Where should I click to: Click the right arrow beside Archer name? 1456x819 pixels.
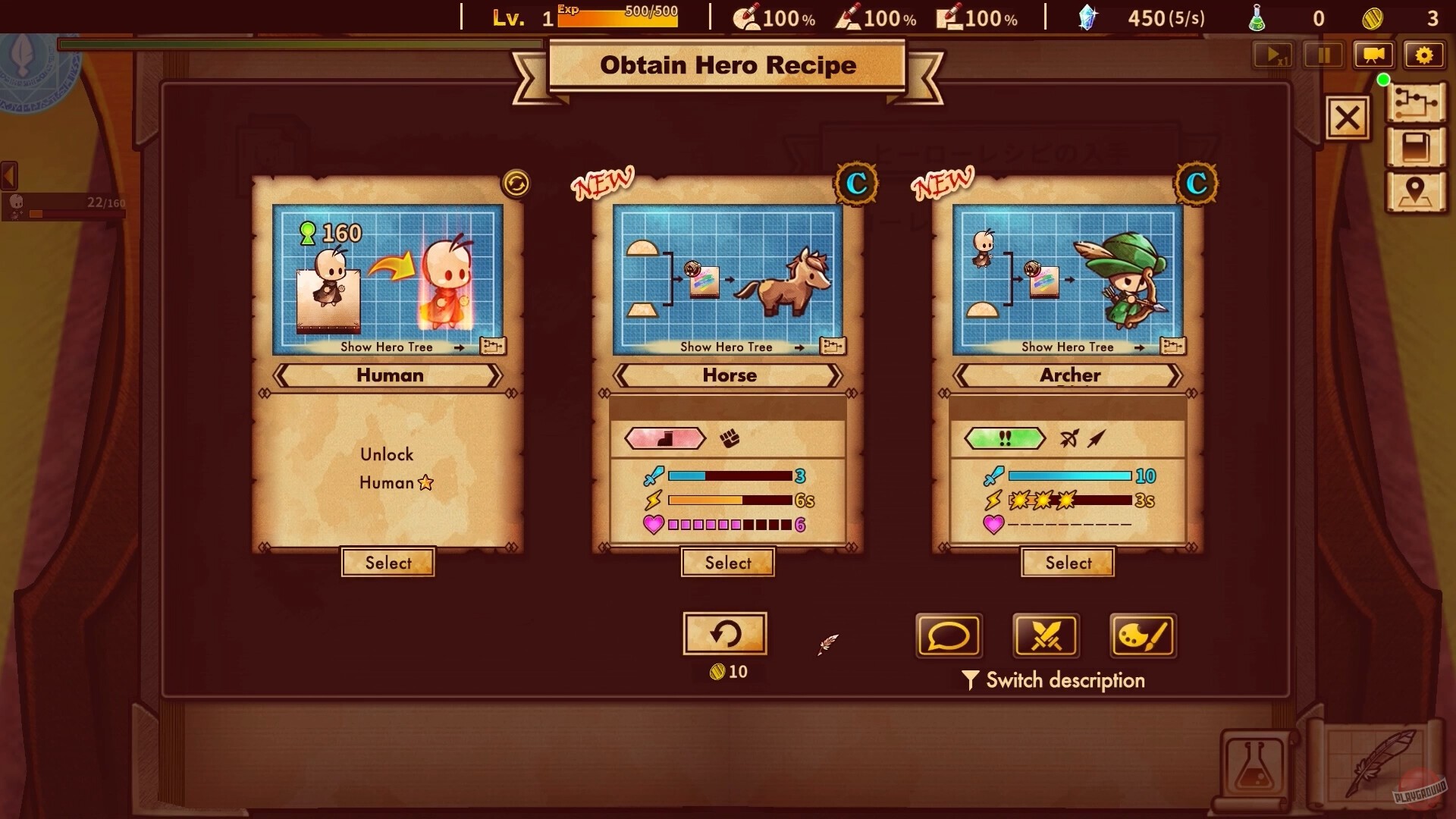1175,375
